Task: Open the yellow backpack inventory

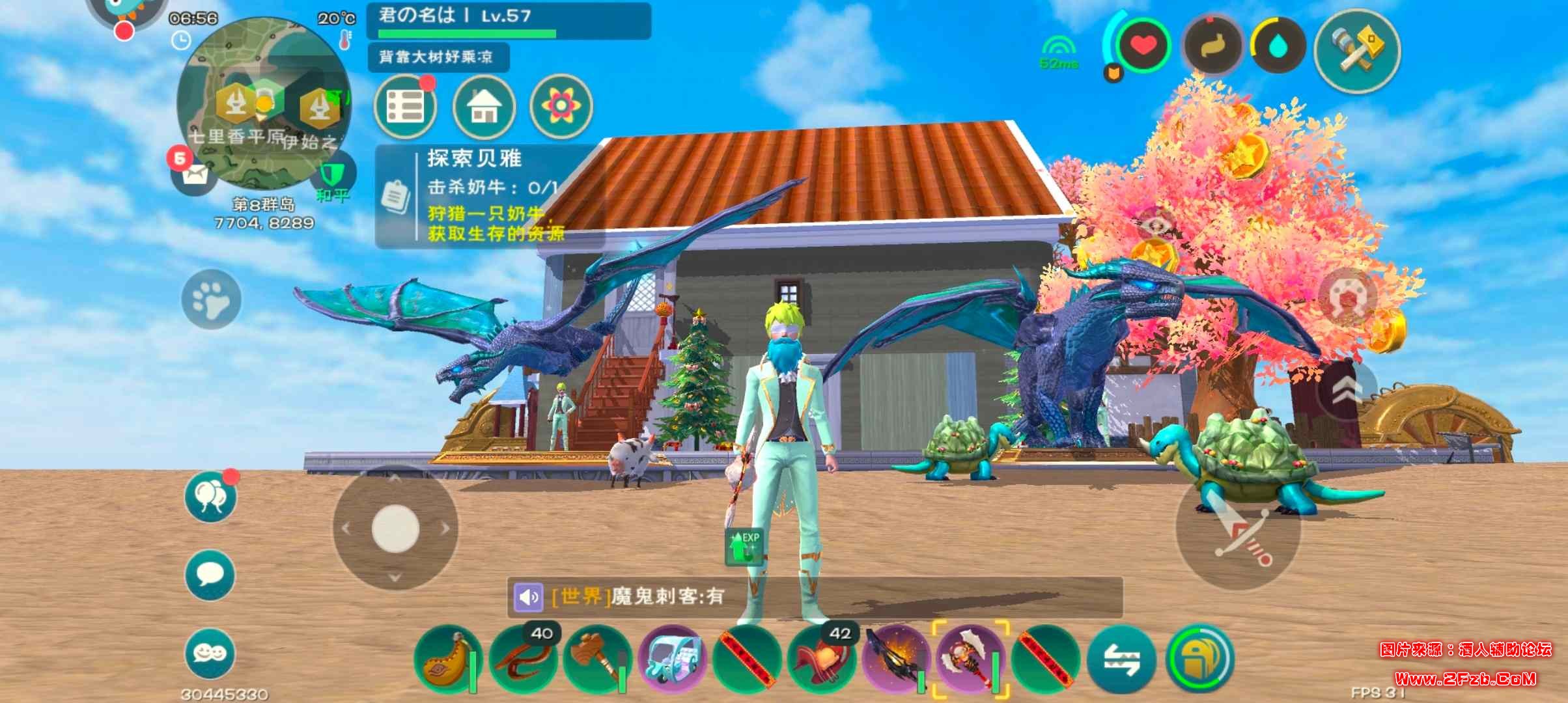Action: [1199, 659]
